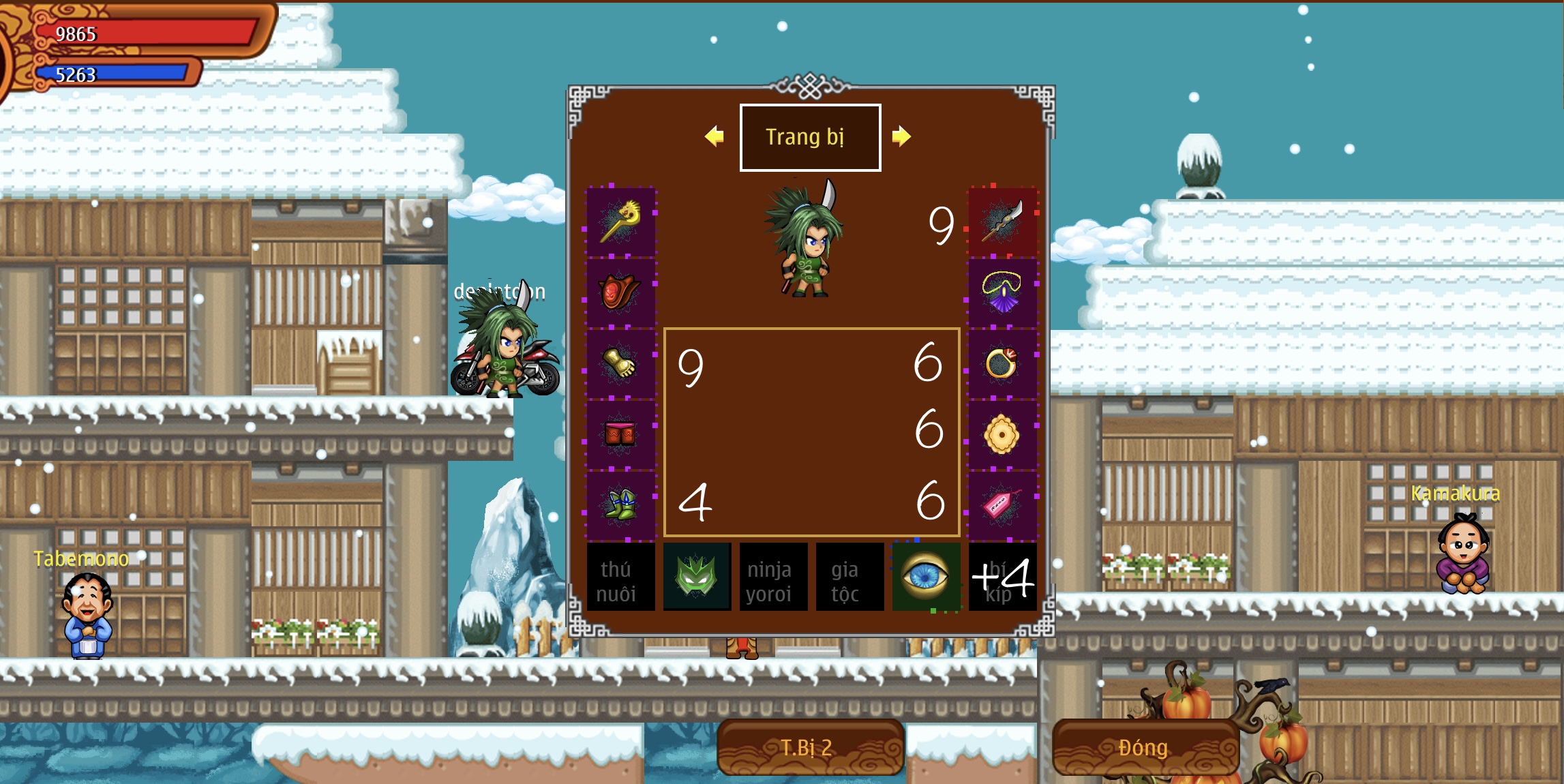
Task: Select the green mask slot
Action: [x=697, y=577]
